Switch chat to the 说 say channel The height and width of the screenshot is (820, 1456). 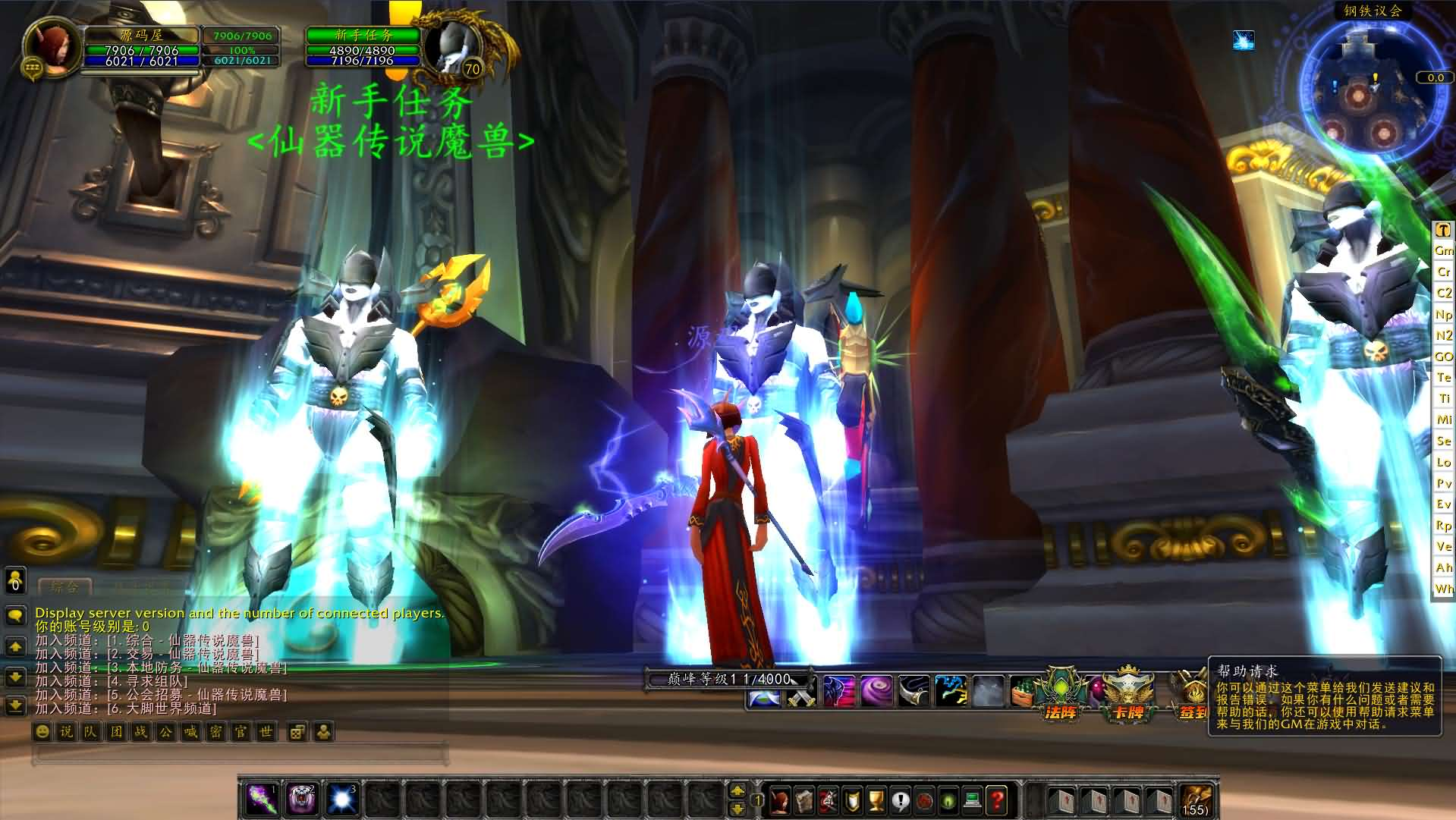[x=67, y=732]
